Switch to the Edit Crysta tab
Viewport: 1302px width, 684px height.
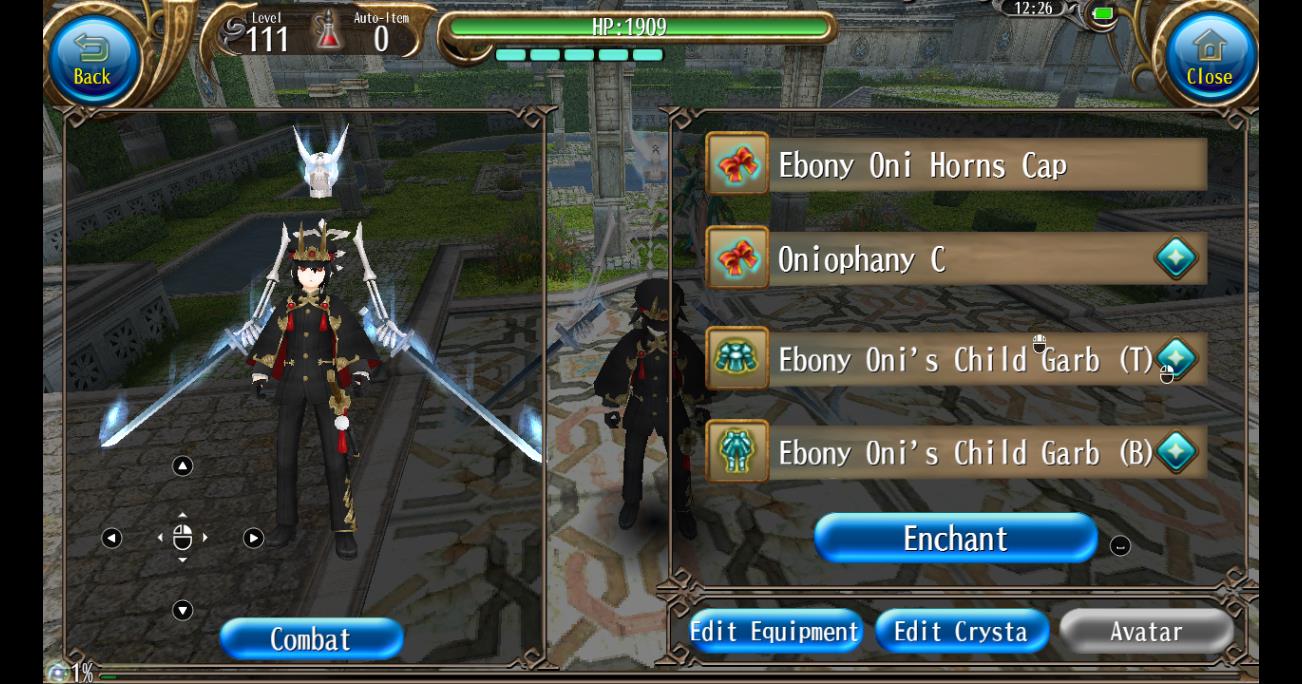pyautogui.click(x=961, y=632)
